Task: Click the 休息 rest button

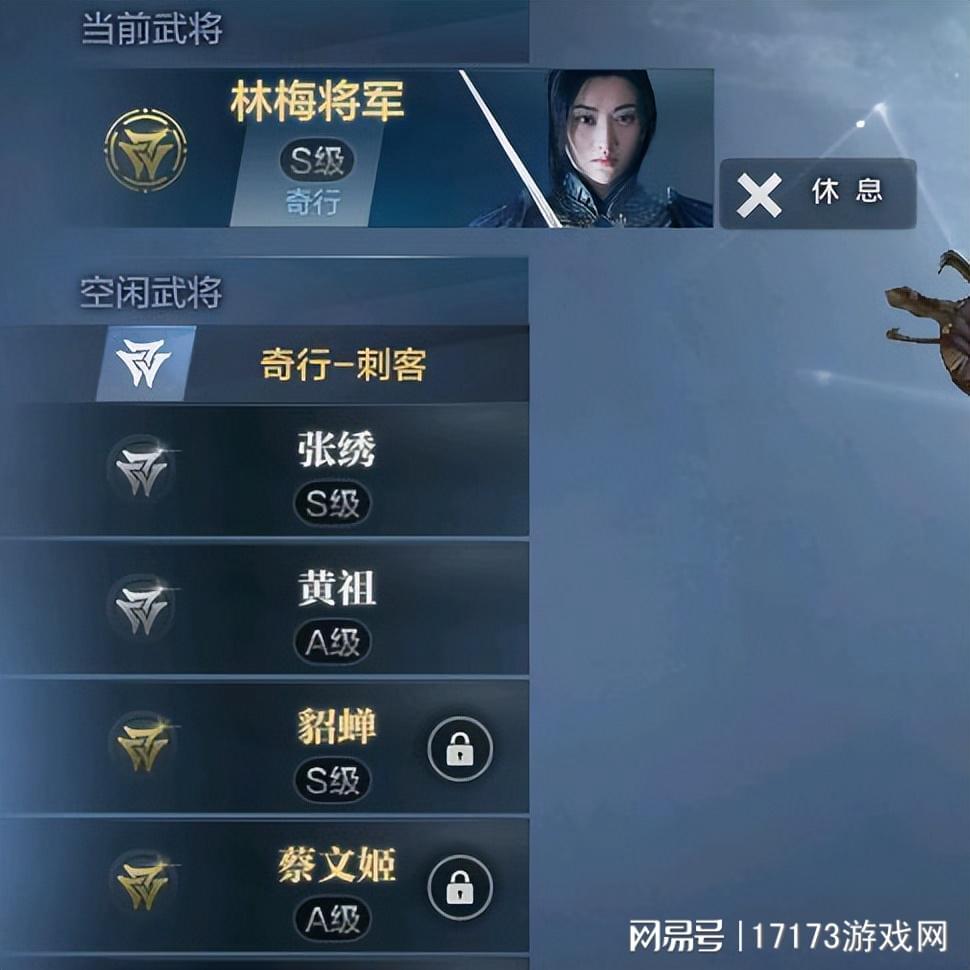Action: point(817,193)
